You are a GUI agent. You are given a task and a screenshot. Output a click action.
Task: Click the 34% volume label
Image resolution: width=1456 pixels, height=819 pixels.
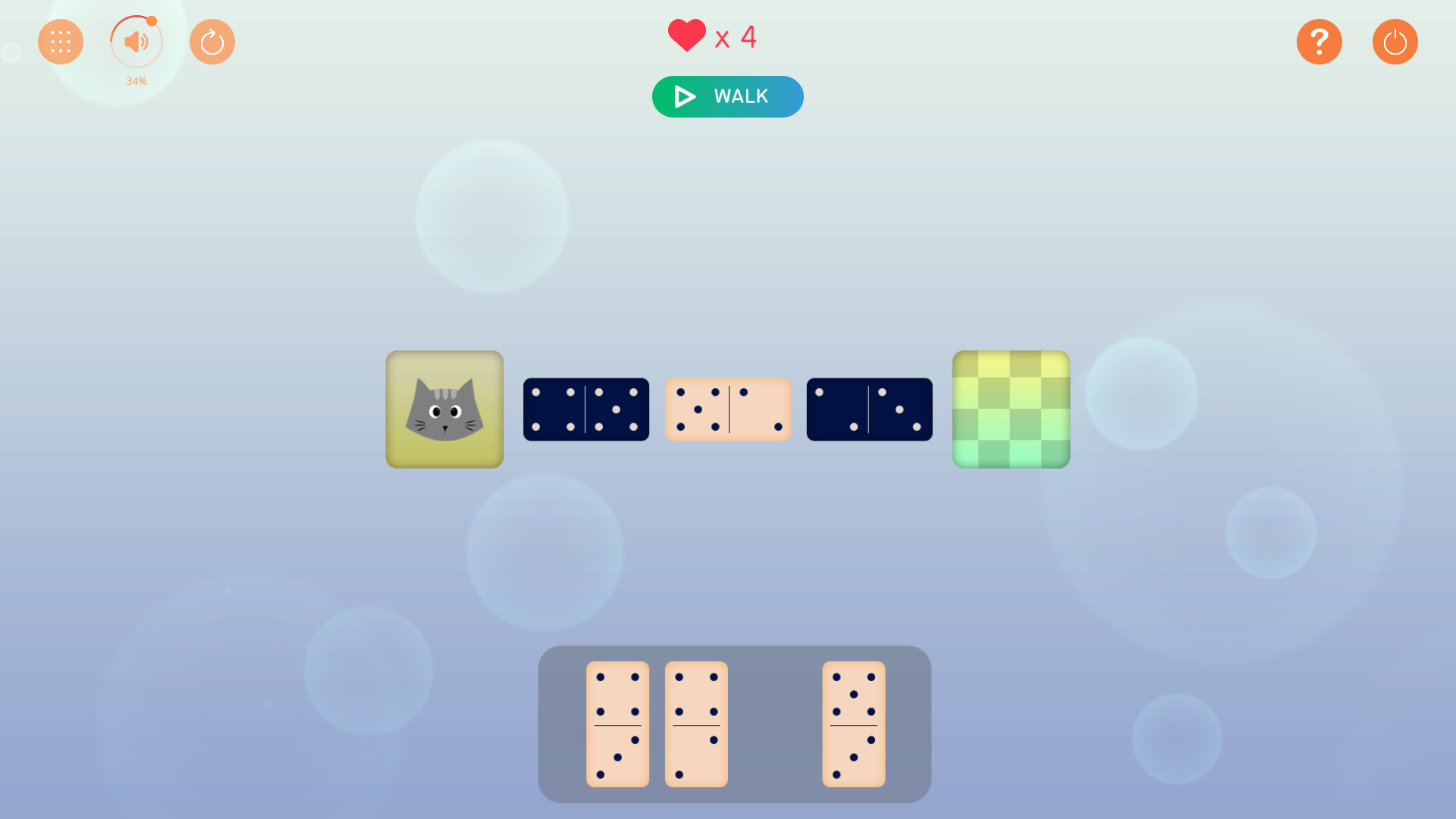[x=136, y=81]
